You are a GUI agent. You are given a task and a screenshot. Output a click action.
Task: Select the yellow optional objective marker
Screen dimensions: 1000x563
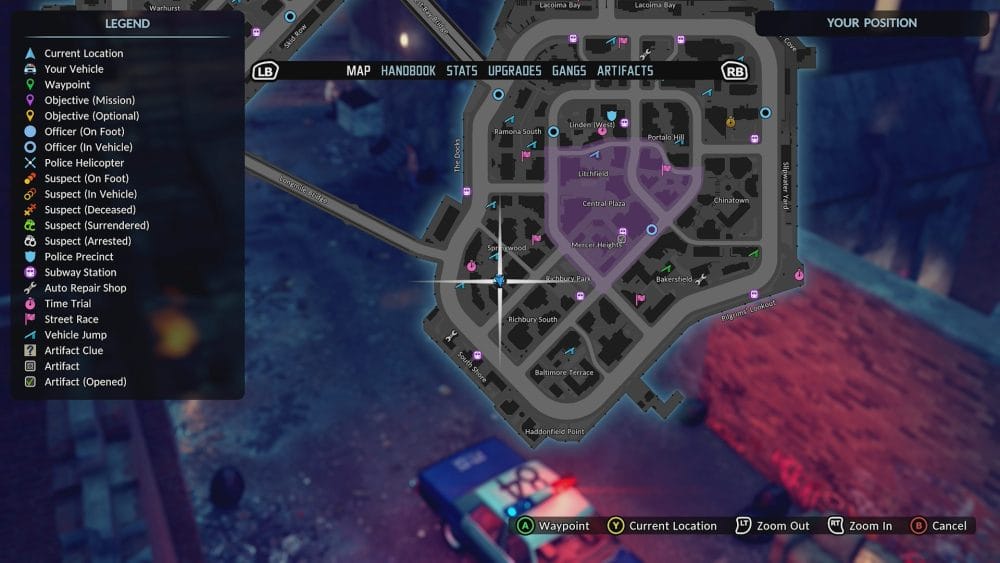tap(731, 122)
